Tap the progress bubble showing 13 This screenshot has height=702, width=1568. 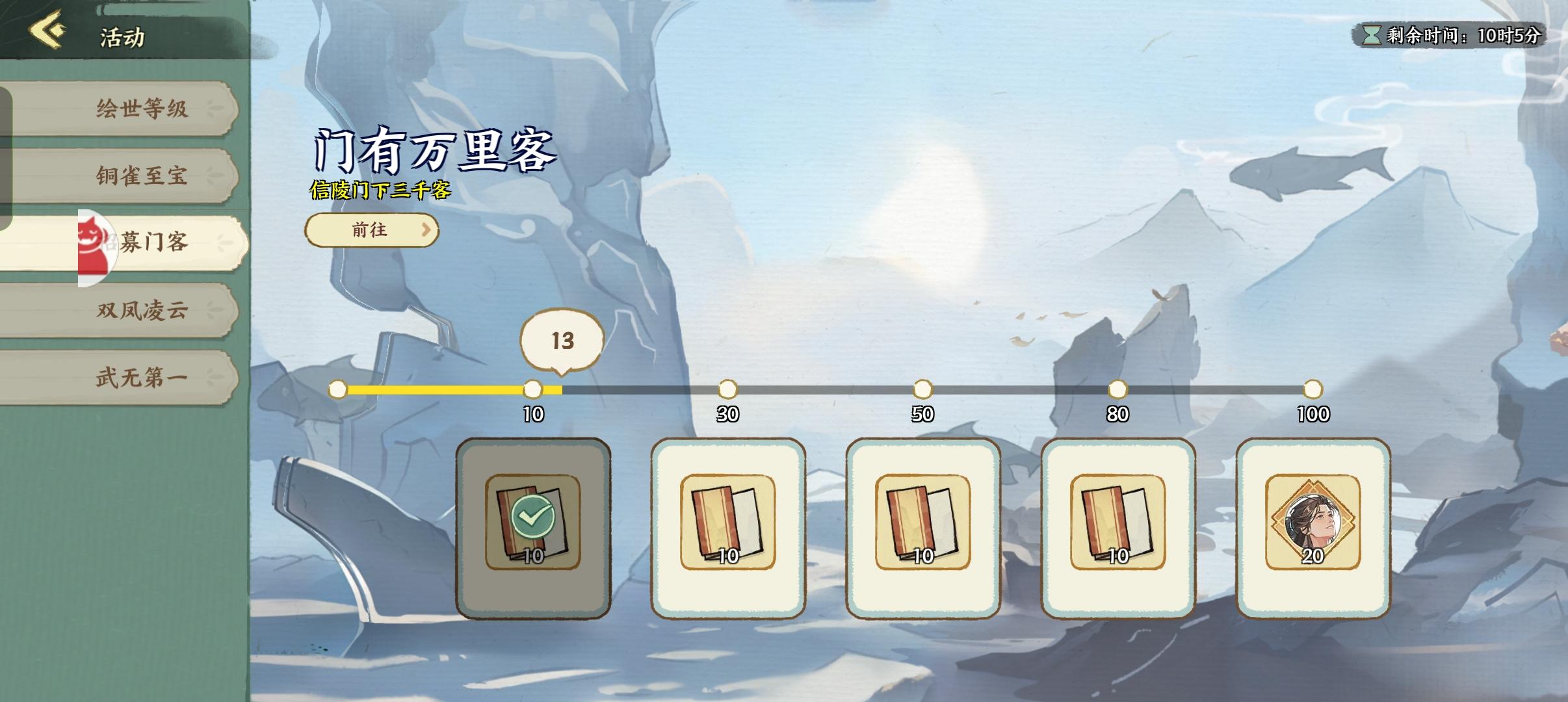pos(561,341)
